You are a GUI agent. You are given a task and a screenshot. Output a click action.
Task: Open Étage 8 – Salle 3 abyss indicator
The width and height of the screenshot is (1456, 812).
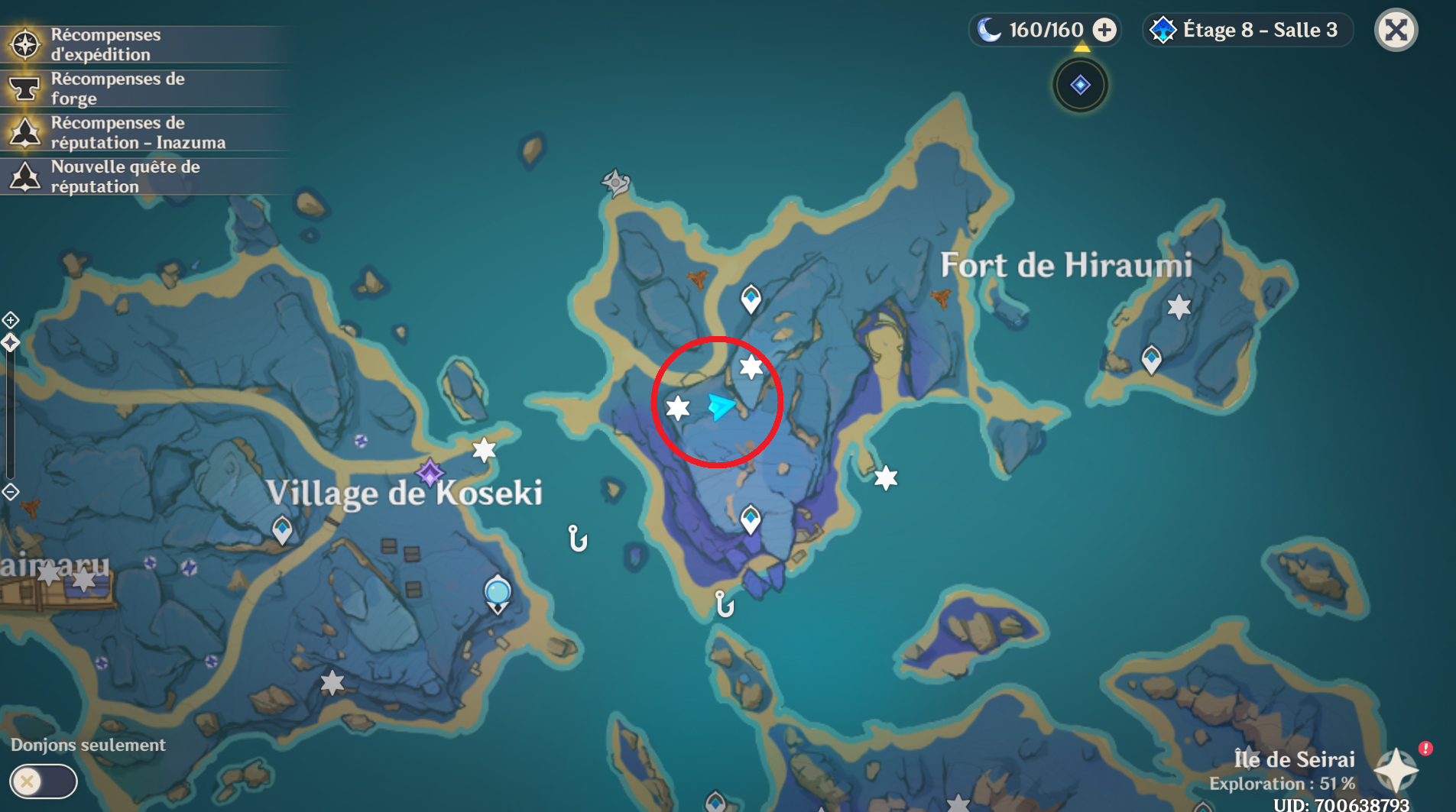pyautogui.click(x=1247, y=31)
